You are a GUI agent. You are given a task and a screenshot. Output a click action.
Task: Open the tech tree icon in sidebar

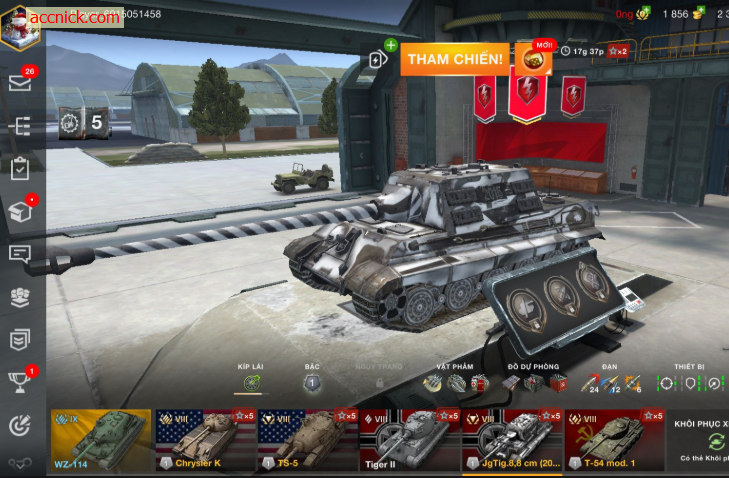[20, 126]
